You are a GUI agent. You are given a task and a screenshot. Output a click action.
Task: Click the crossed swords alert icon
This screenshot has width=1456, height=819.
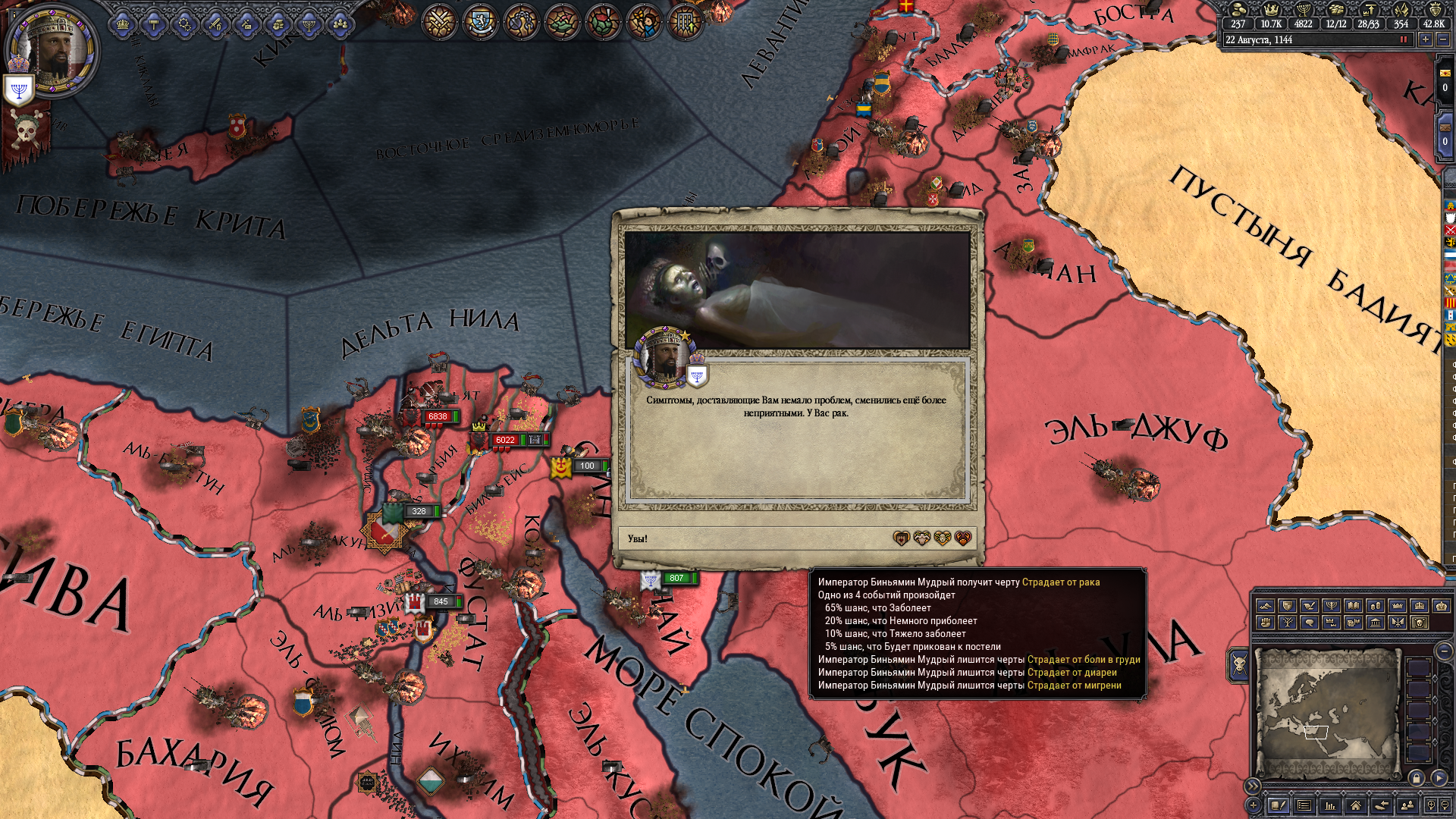pos(439,23)
